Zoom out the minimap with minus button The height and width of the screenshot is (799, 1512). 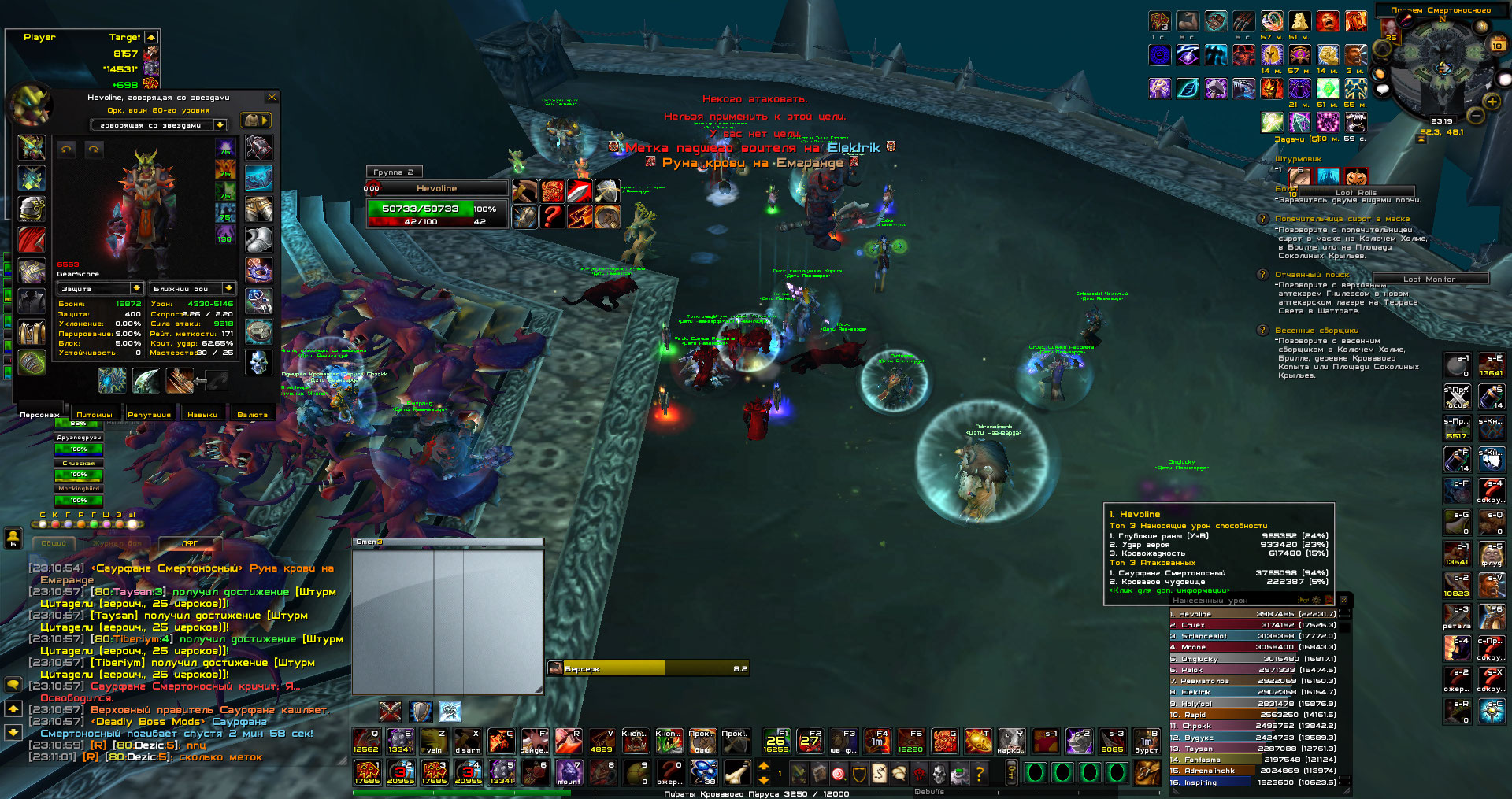tap(1476, 116)
